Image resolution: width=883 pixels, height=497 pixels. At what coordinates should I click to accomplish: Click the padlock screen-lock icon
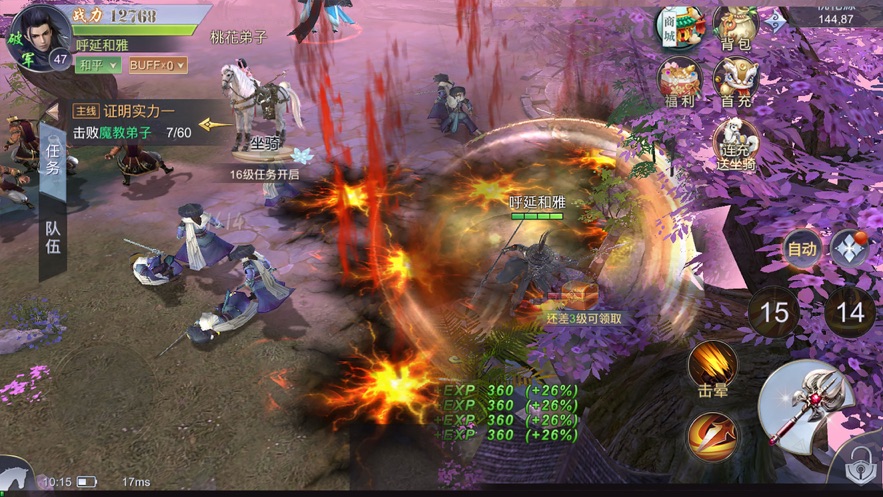(x=856, y=468)
